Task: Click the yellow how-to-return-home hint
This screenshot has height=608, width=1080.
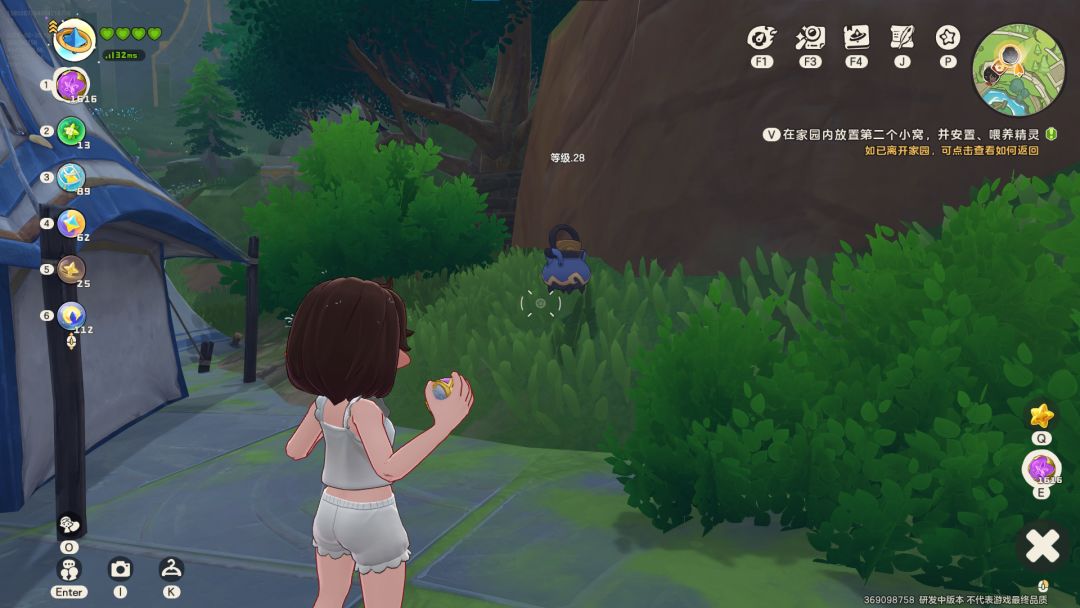Action: 951,151
